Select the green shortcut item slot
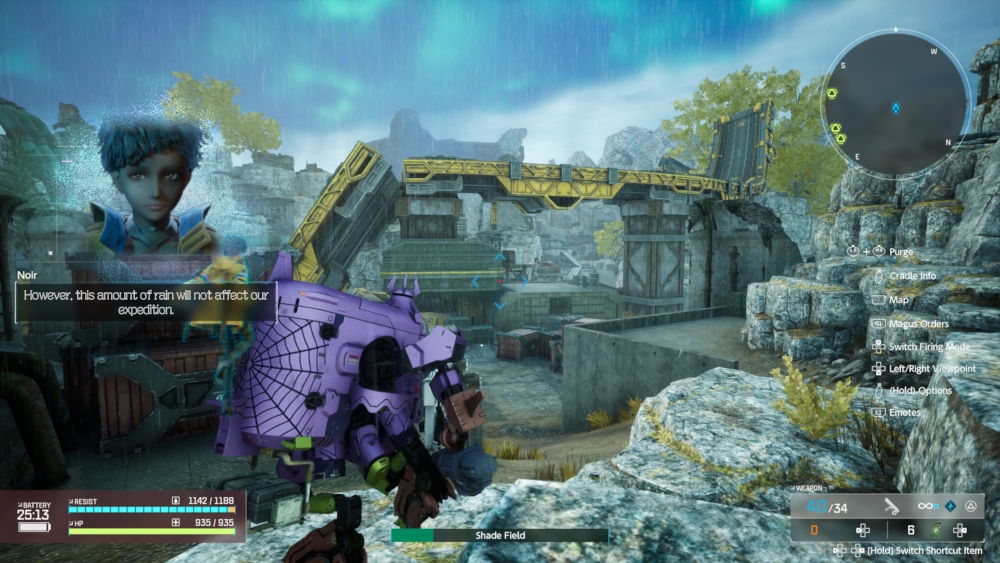Screen dimensions: 1000x563 [x=937, y=530]
